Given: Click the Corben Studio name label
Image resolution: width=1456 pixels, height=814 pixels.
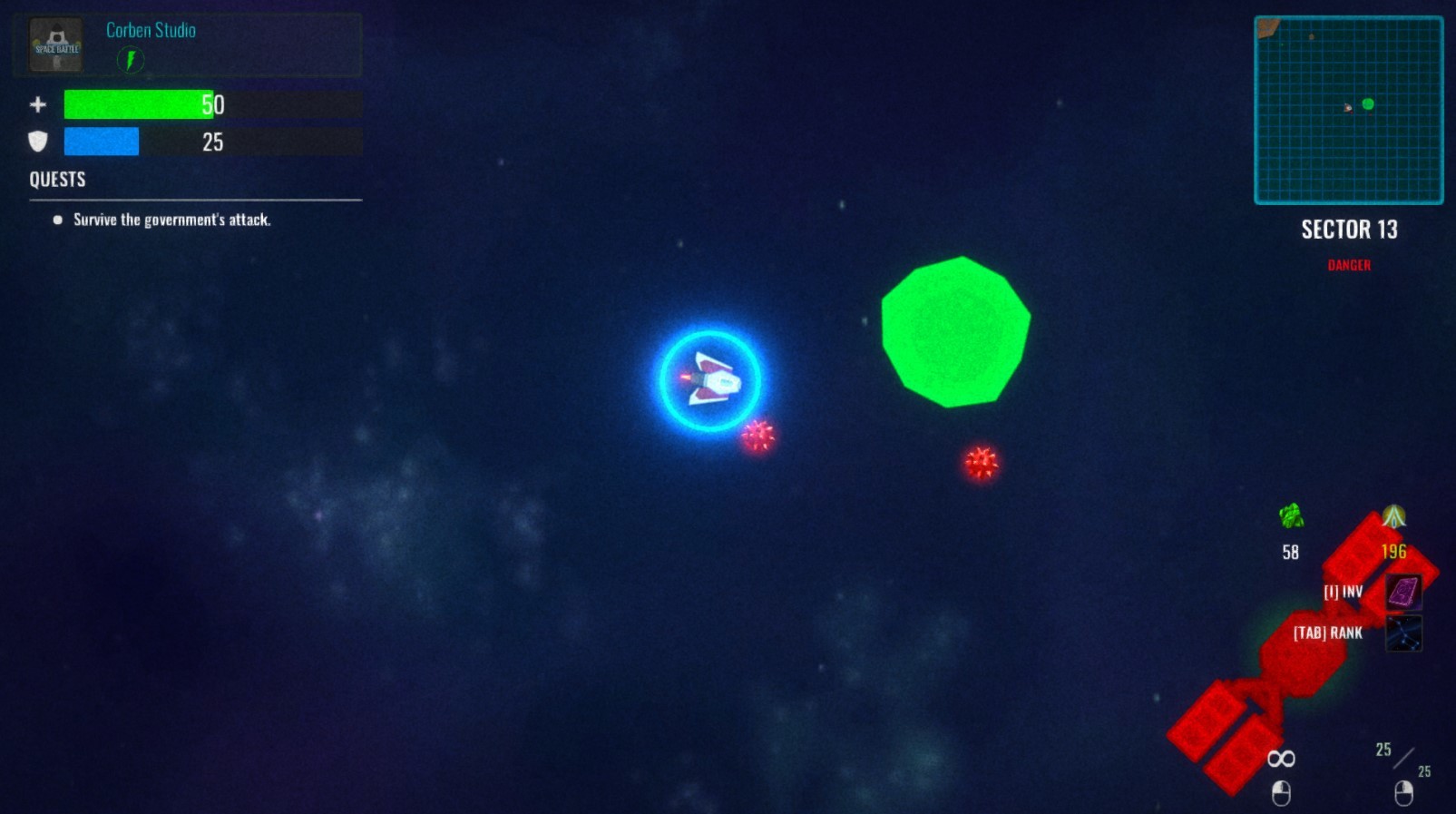Looking at the screenshot, I should pos(150,30).
